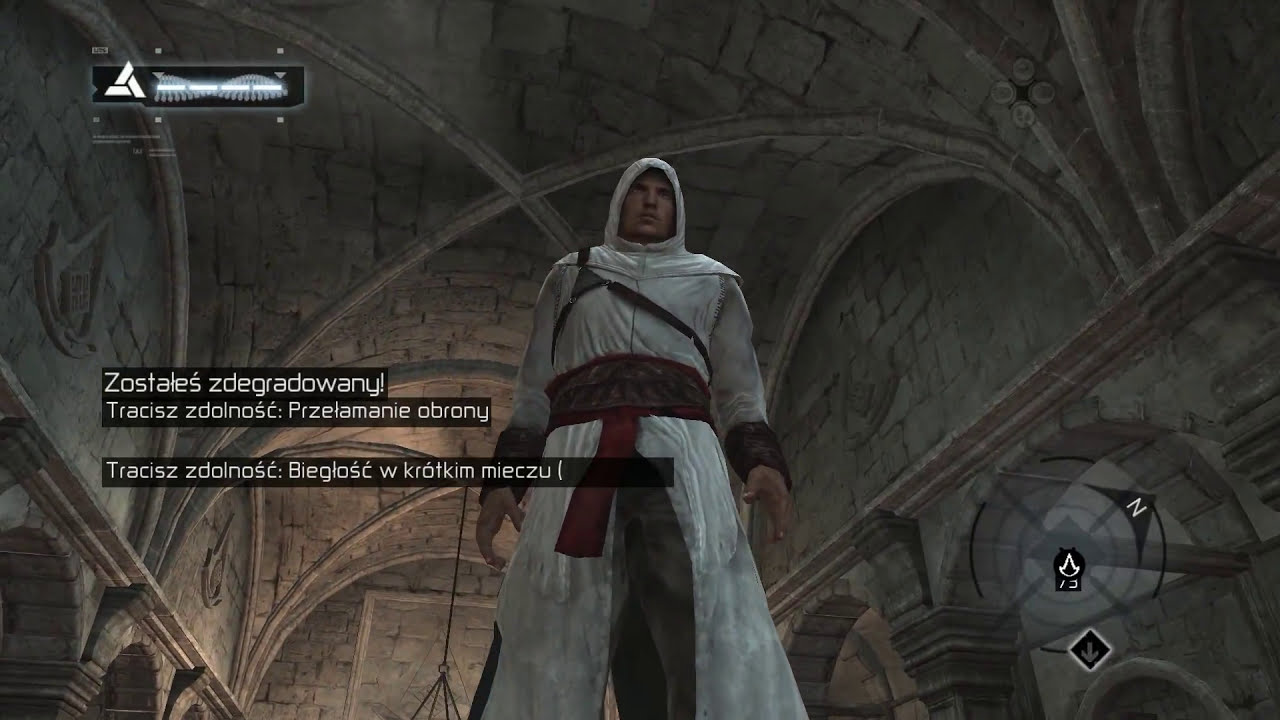Click the diamond weapon indicator below the minimap
Screen dimensions: 1280x720
tap(1089, 650)
